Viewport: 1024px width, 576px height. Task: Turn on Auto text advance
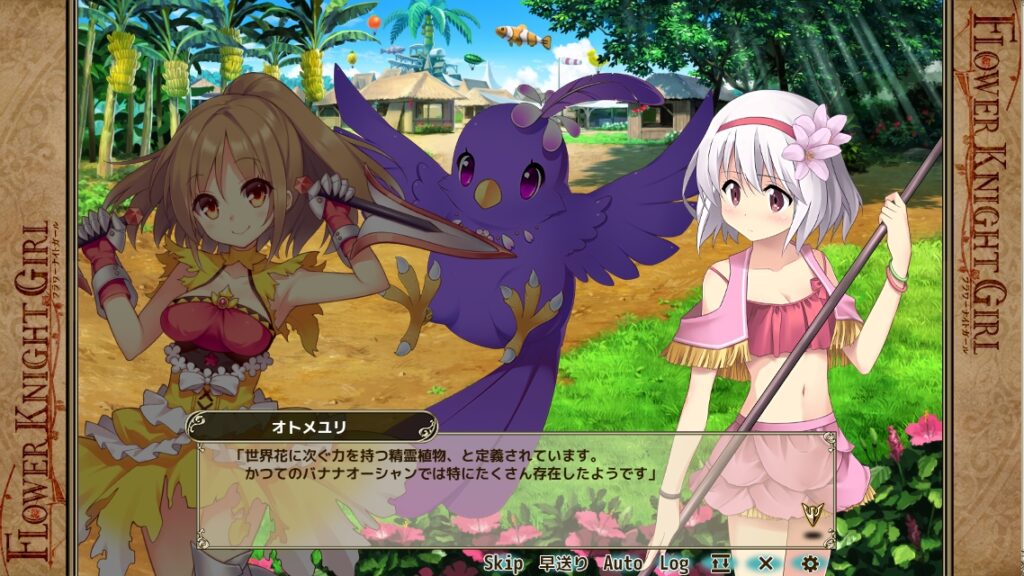(622, 564)
